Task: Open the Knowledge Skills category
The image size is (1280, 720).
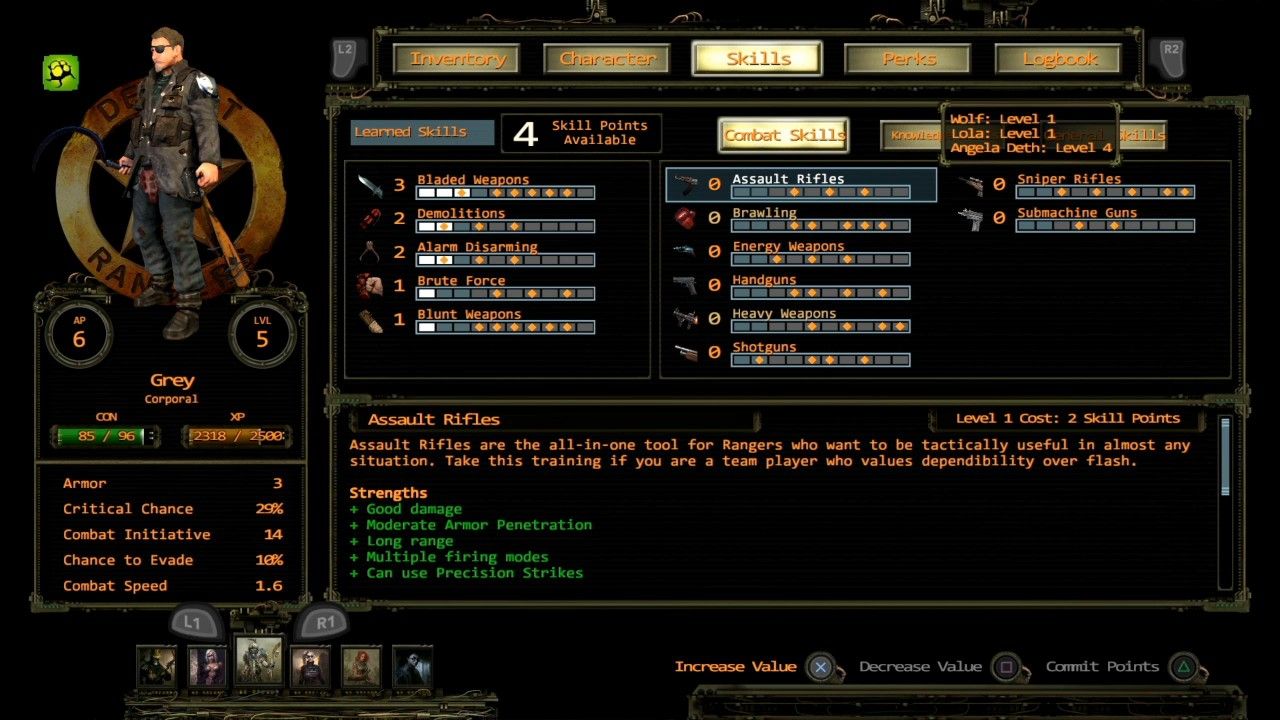Action: 914,137
